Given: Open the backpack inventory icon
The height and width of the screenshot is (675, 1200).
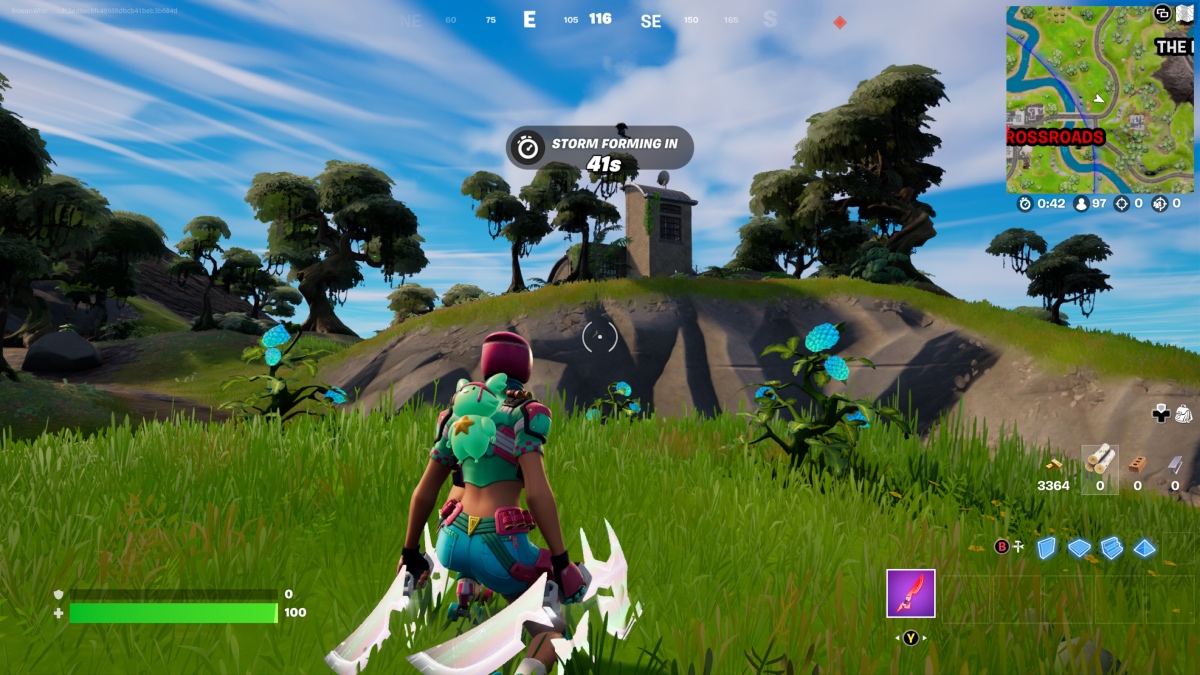Looking at the screenshot, I should (x=1185, y=412).
